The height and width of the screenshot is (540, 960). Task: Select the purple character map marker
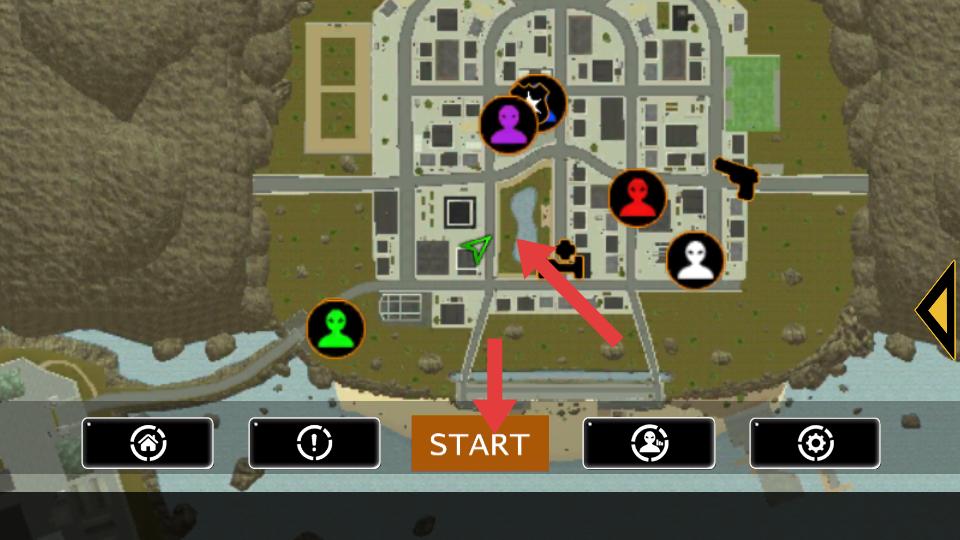click(x=509, y=125)
